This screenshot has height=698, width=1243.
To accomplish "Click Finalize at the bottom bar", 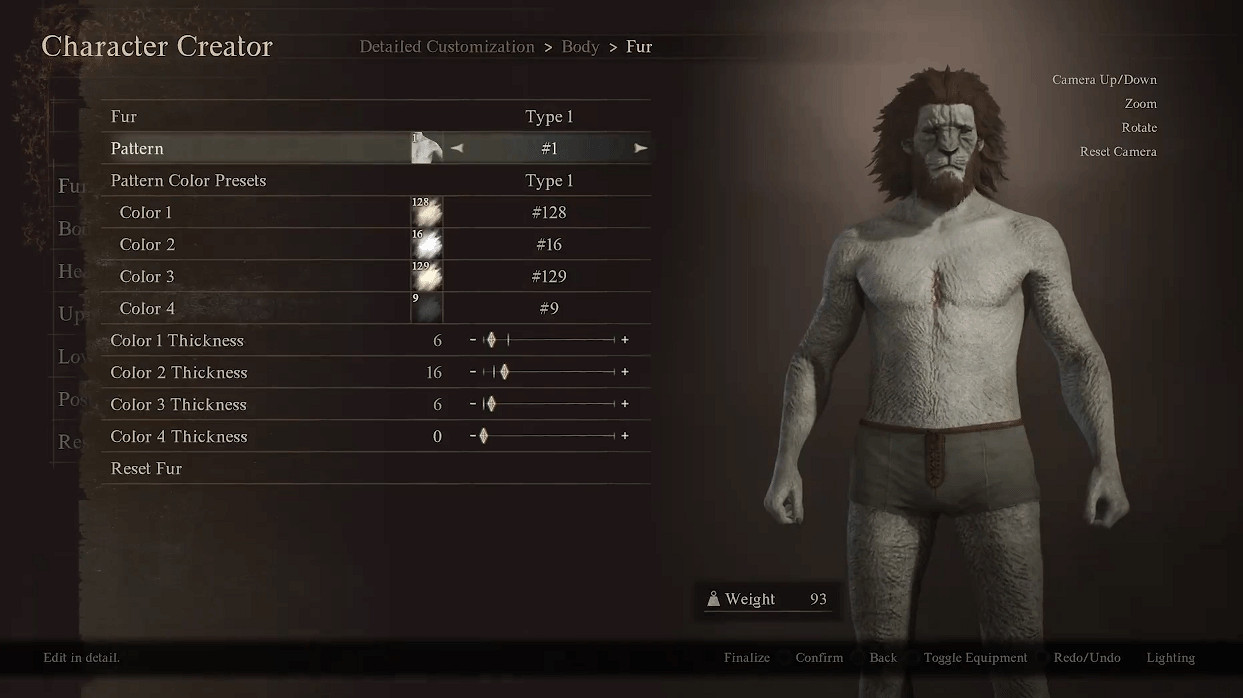I will [x=747, y=657].
